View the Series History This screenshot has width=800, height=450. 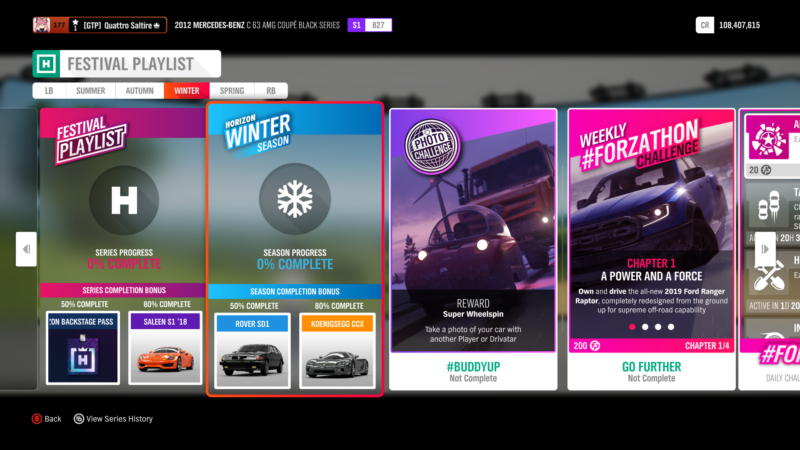(x=113, y=419)
